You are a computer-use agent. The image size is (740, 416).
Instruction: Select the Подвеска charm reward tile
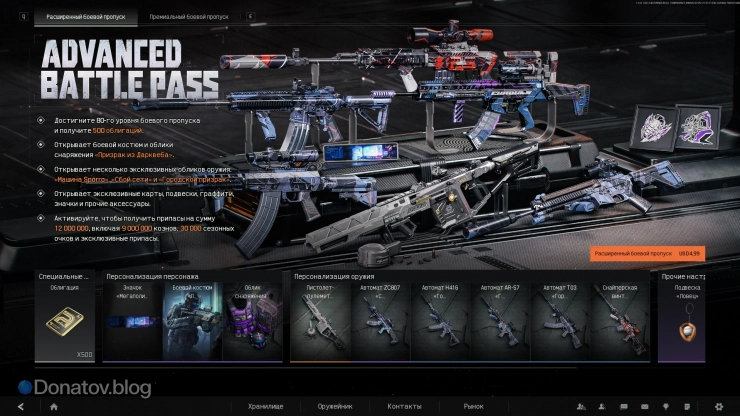coord(689,321)
